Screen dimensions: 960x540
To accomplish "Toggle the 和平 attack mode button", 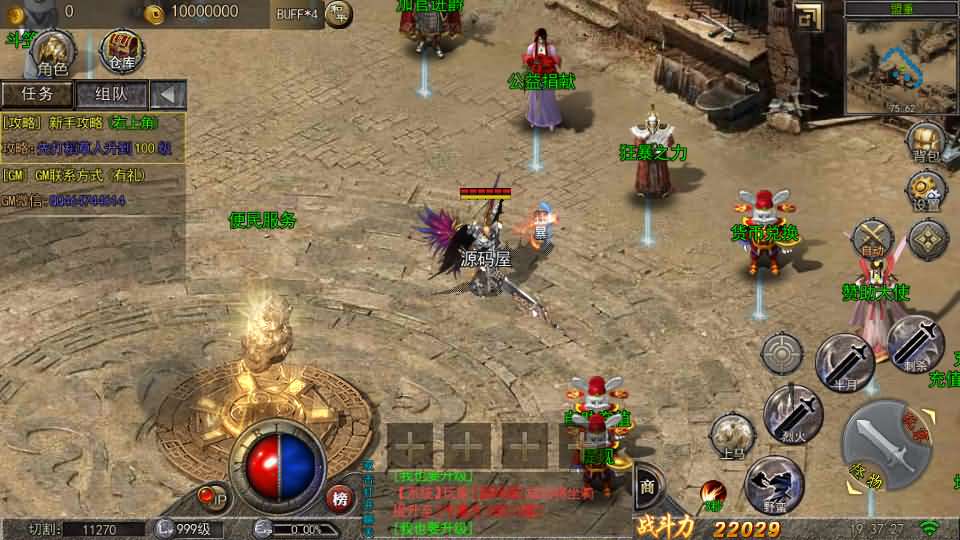I will [339, 13].
